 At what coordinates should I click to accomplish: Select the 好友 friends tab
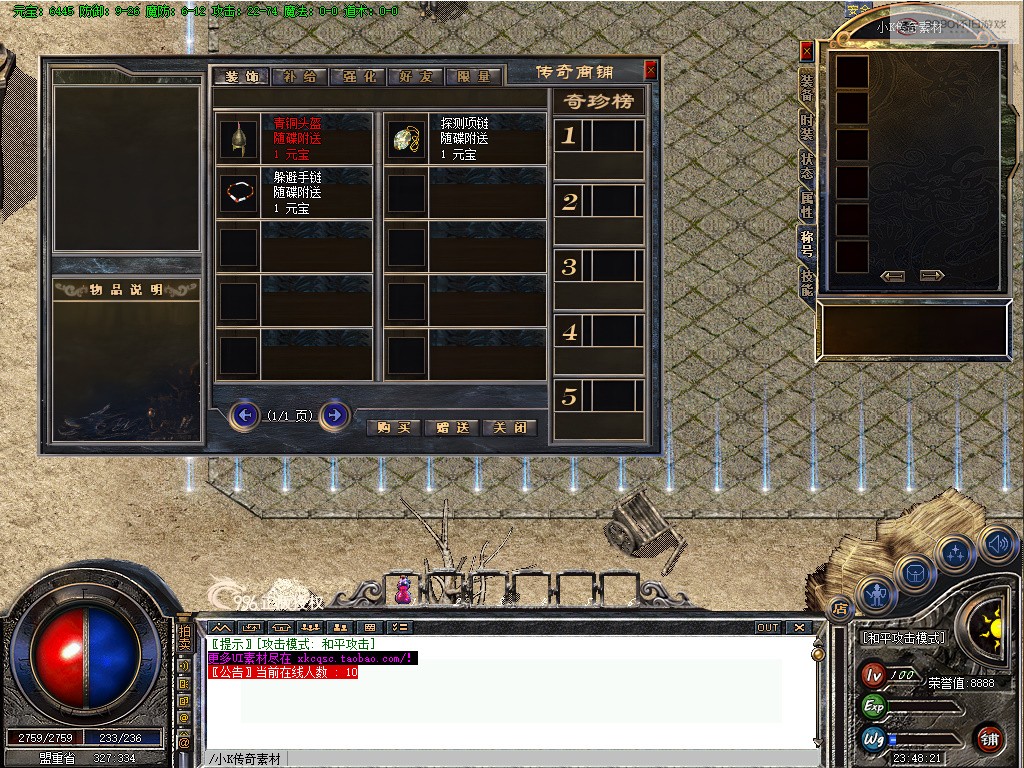416,76
